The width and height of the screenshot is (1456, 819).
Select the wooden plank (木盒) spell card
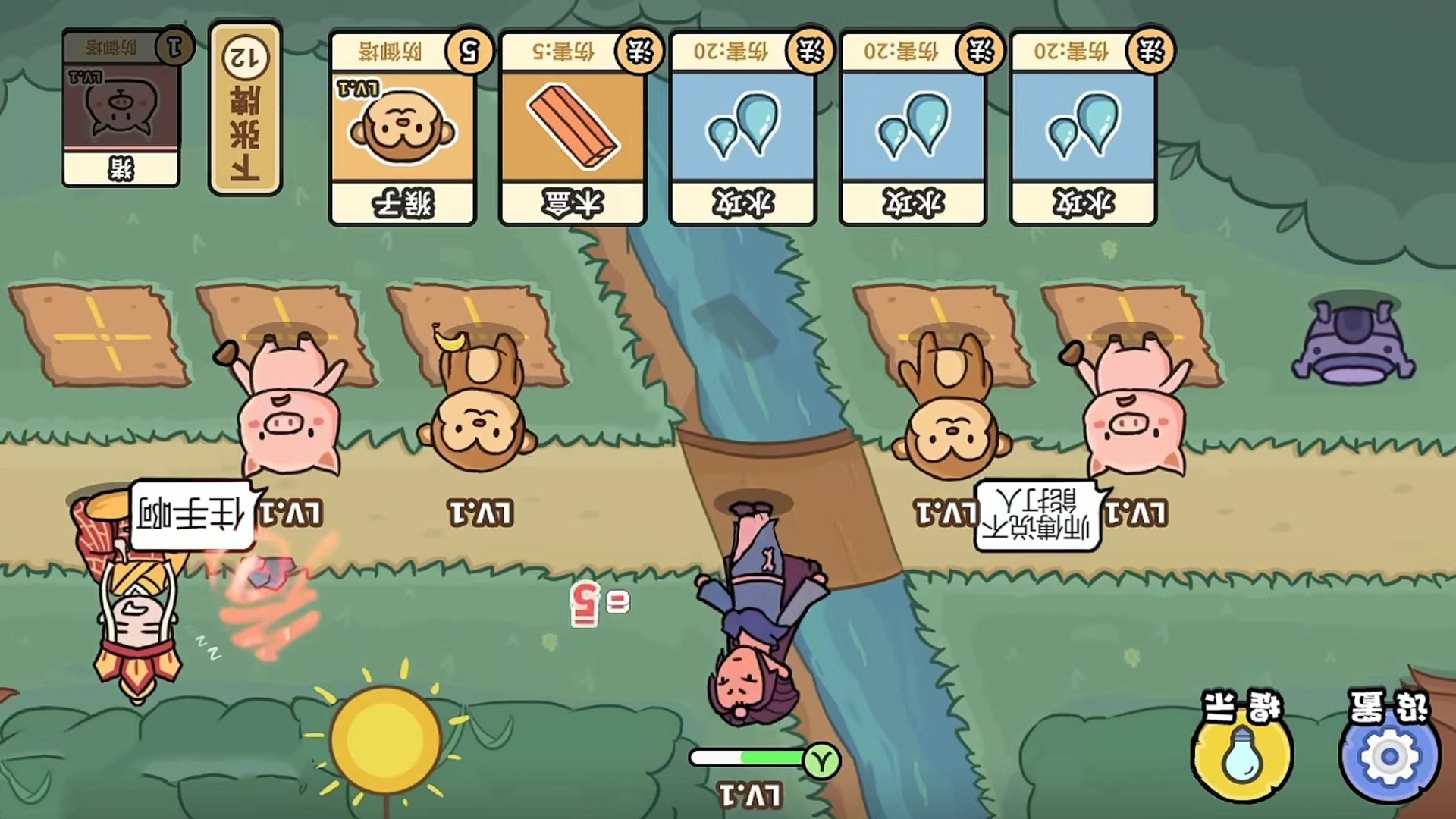[573, 125]
